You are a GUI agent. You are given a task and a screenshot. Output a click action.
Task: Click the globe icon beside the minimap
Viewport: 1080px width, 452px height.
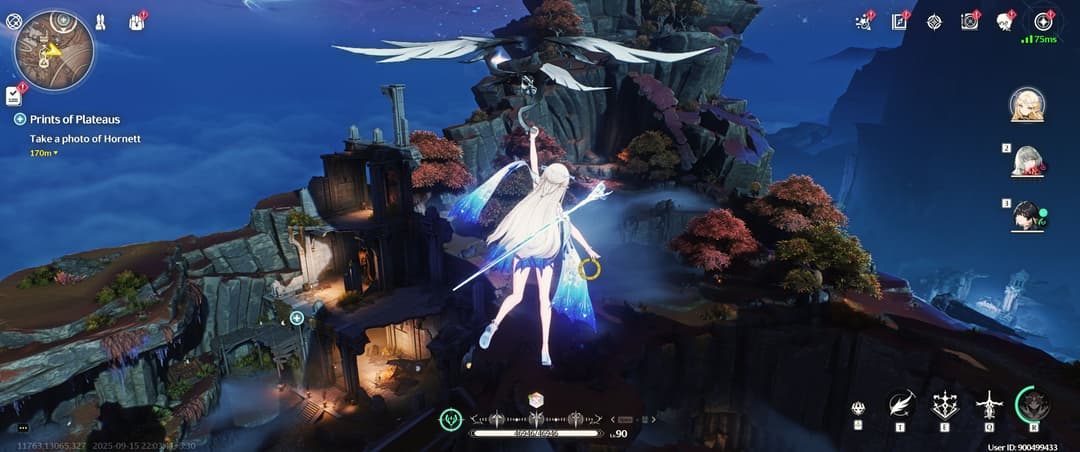click(13, 20)
